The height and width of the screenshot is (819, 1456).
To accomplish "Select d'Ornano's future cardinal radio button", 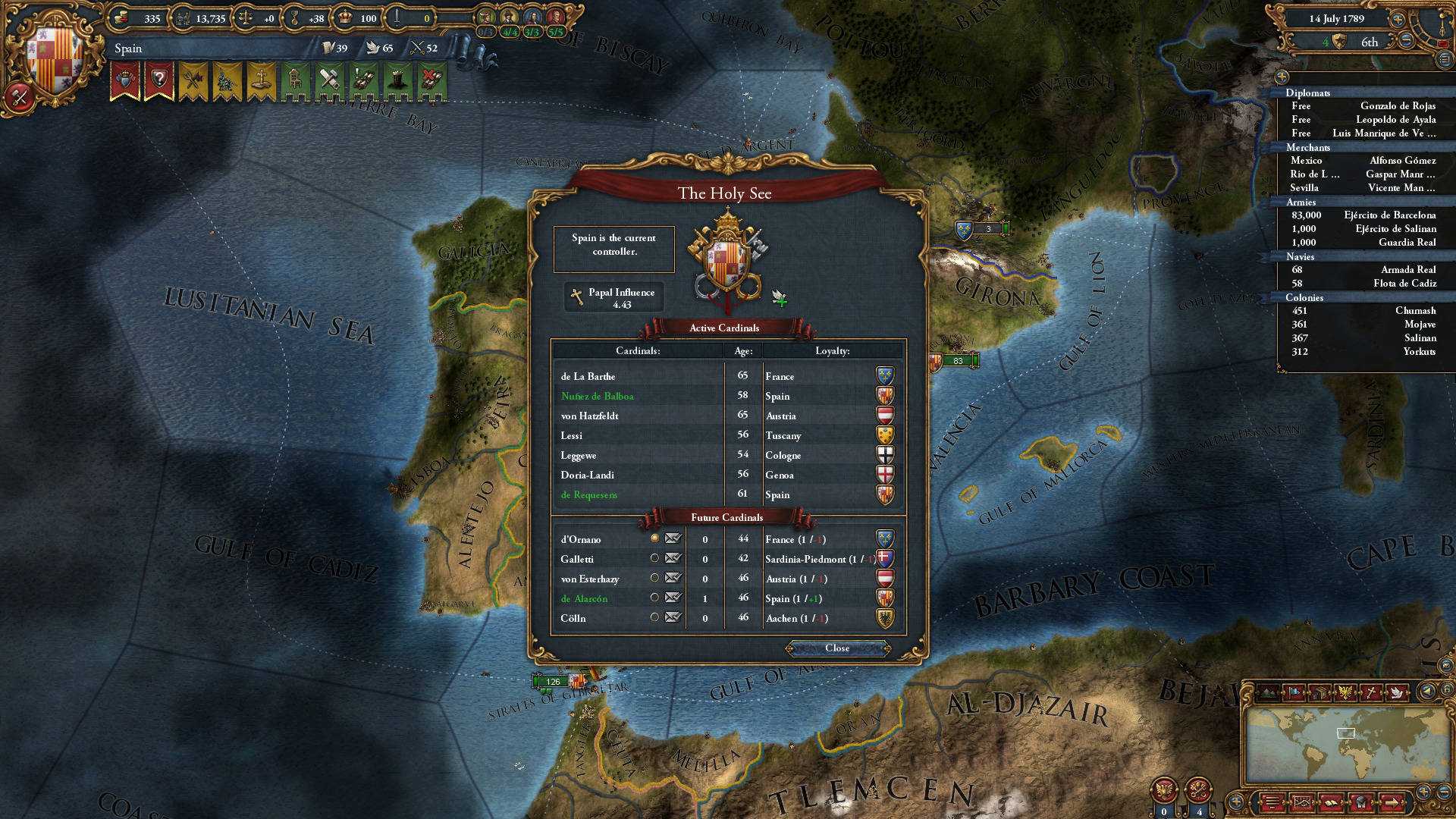I will click(654, 539).
